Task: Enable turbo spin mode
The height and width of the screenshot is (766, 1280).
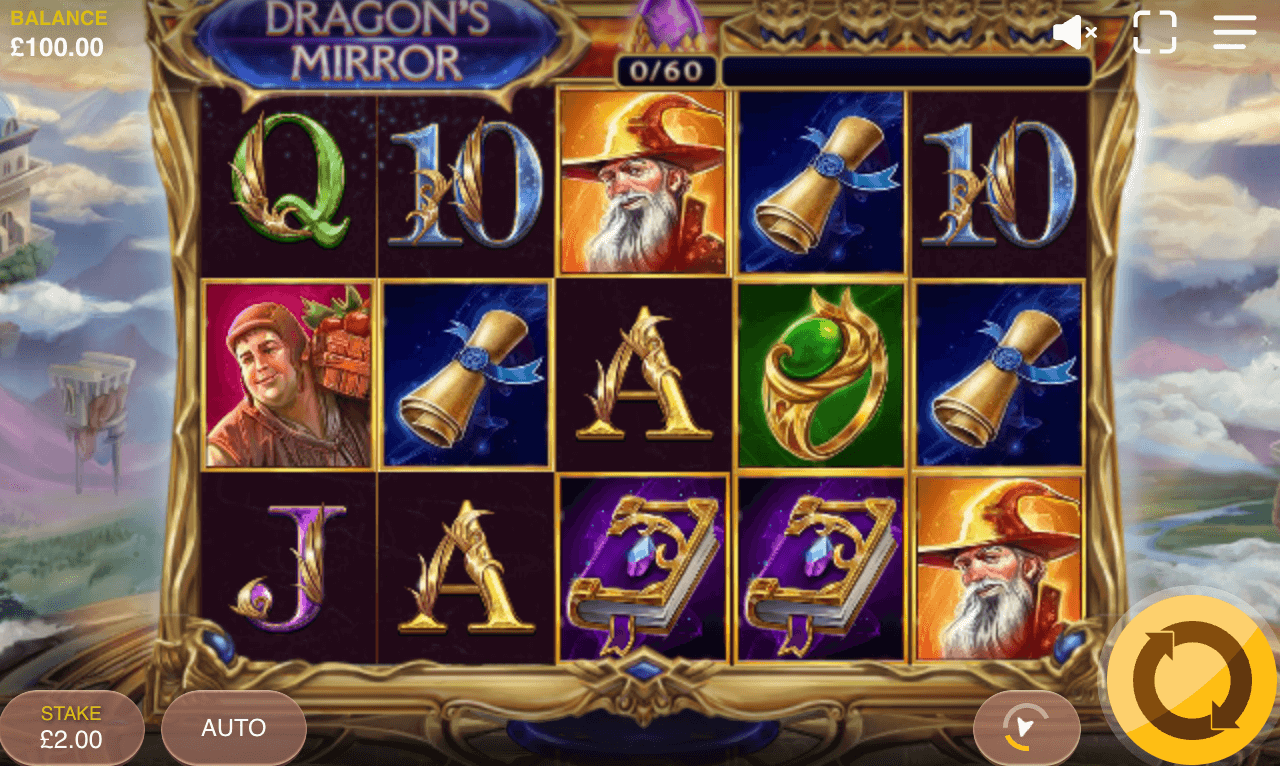Action: (1027, 727)
